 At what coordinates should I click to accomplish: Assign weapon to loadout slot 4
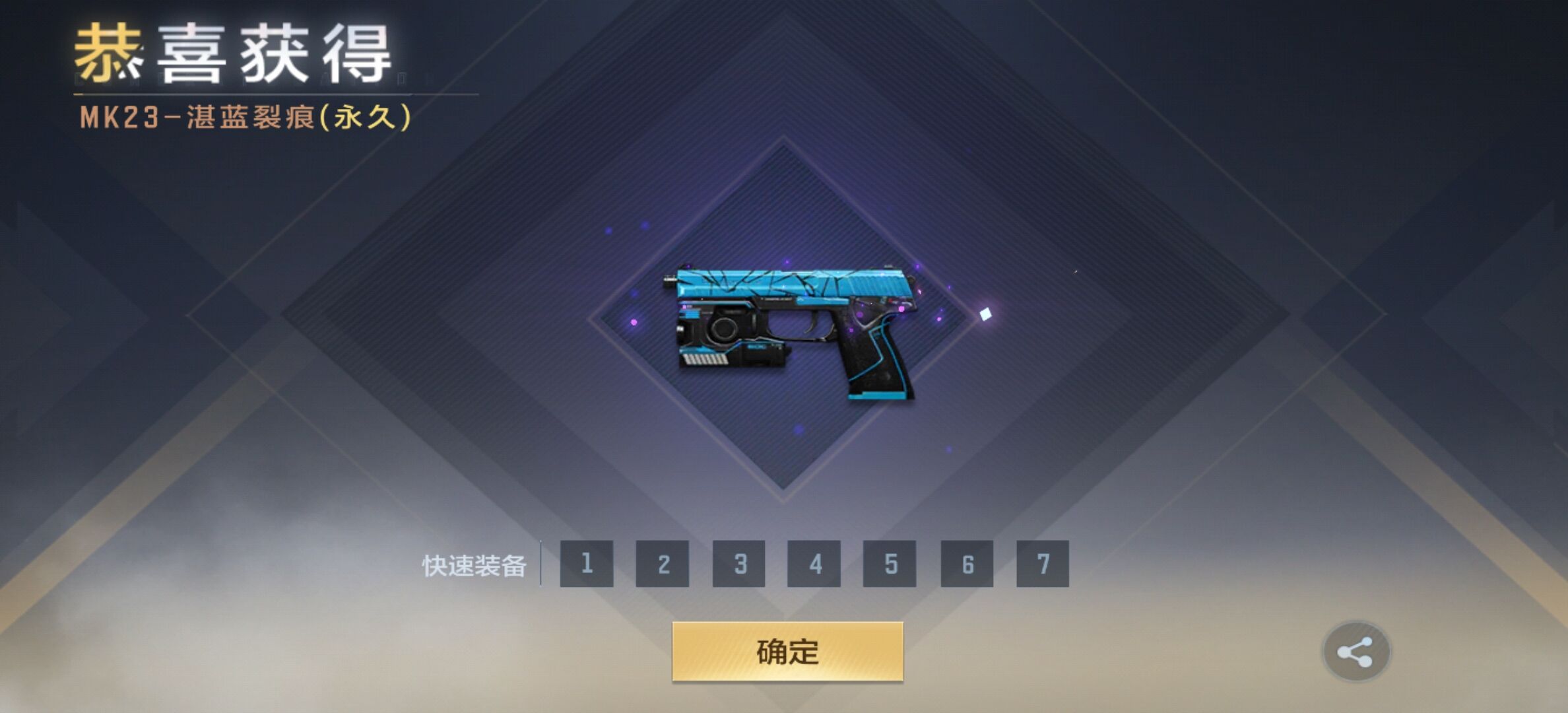pyautogui.click(x=814, y=564)
